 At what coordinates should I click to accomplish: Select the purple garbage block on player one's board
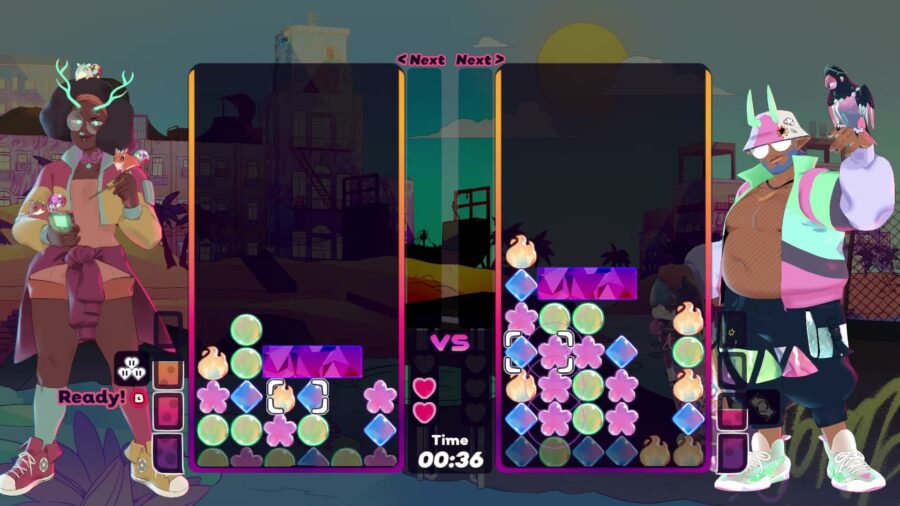312,360
